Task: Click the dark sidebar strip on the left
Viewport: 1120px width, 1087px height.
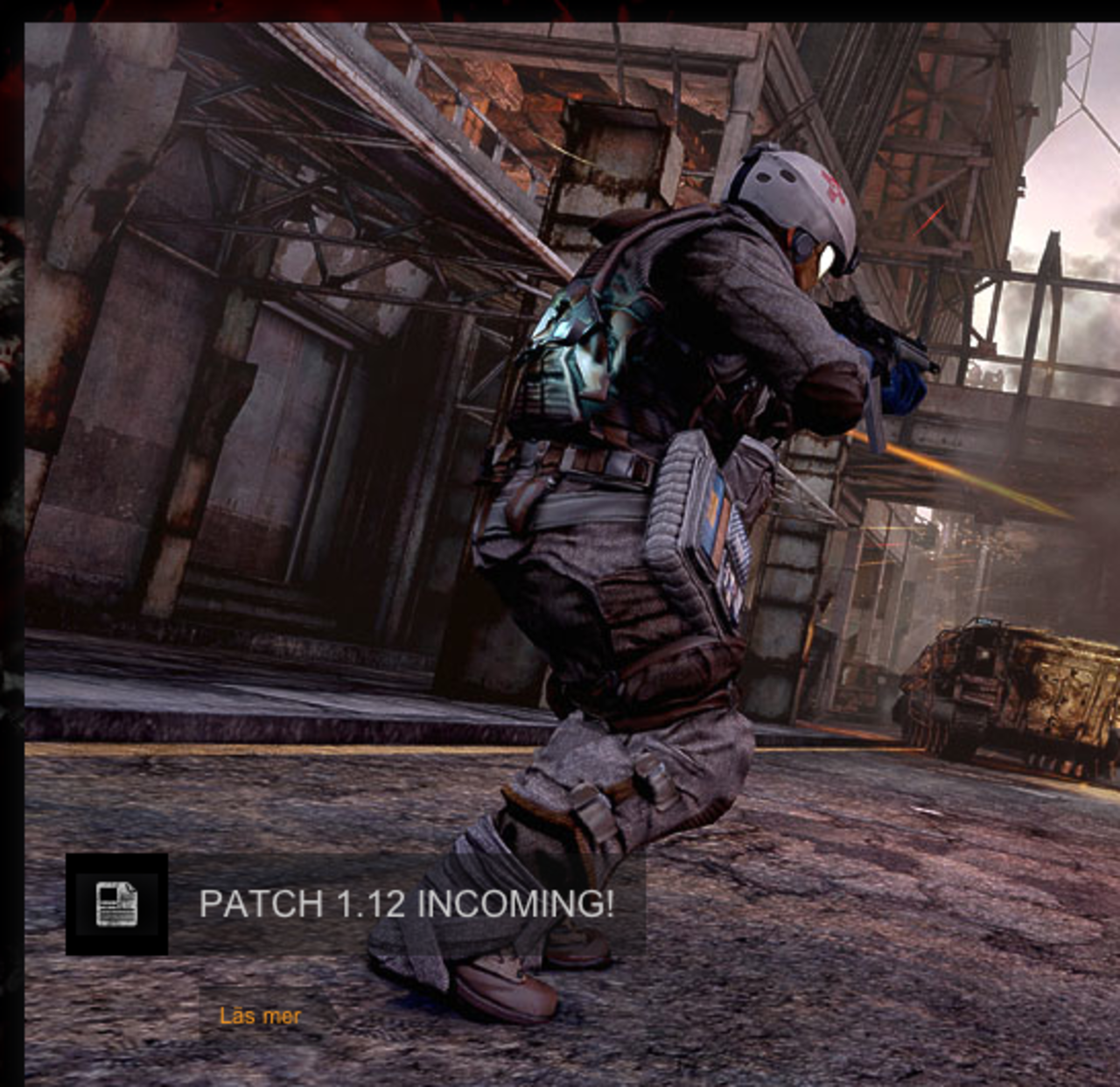Action: [x=10, y=543]
